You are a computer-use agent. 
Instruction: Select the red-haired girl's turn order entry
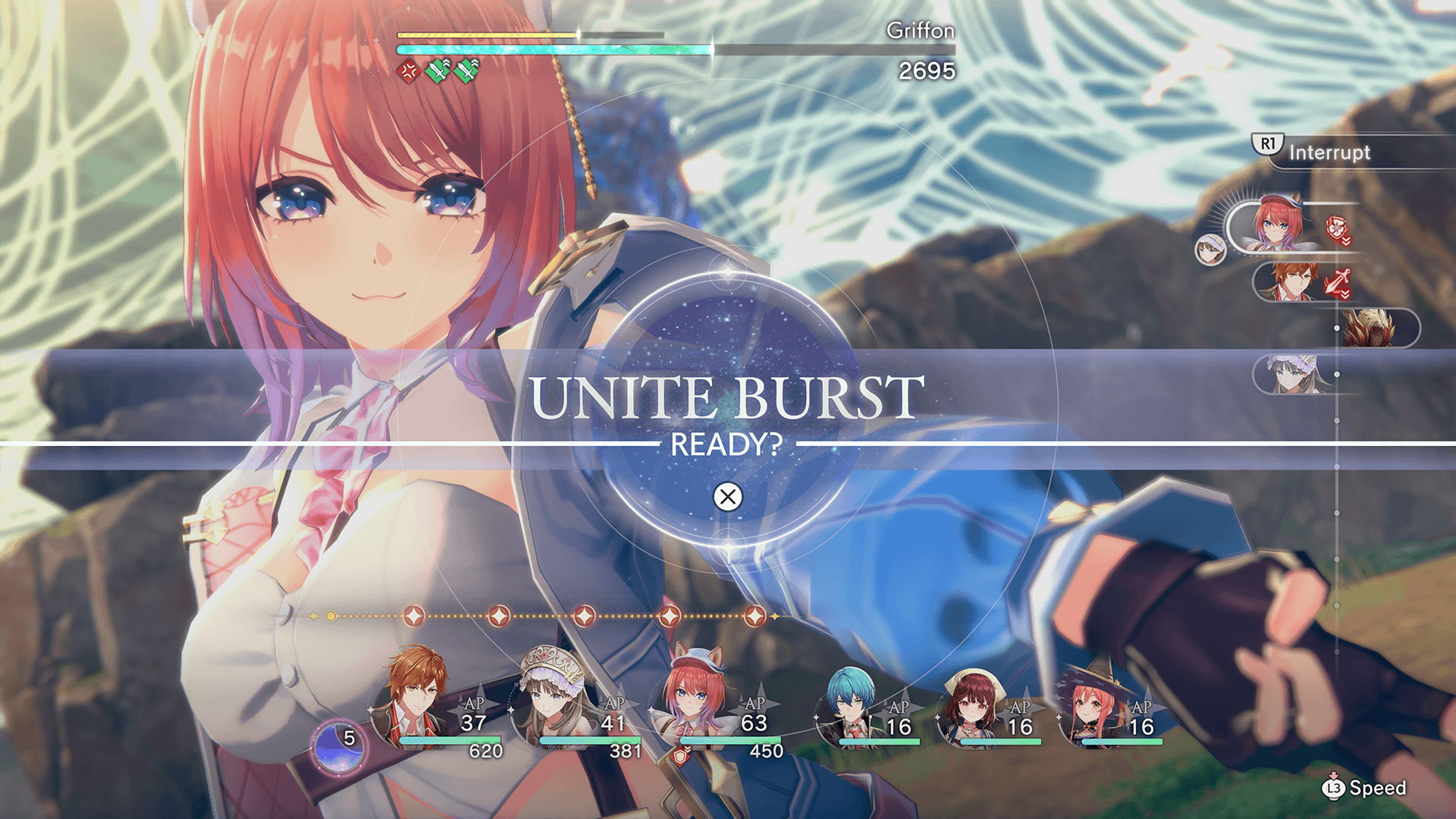[1279, 225]
